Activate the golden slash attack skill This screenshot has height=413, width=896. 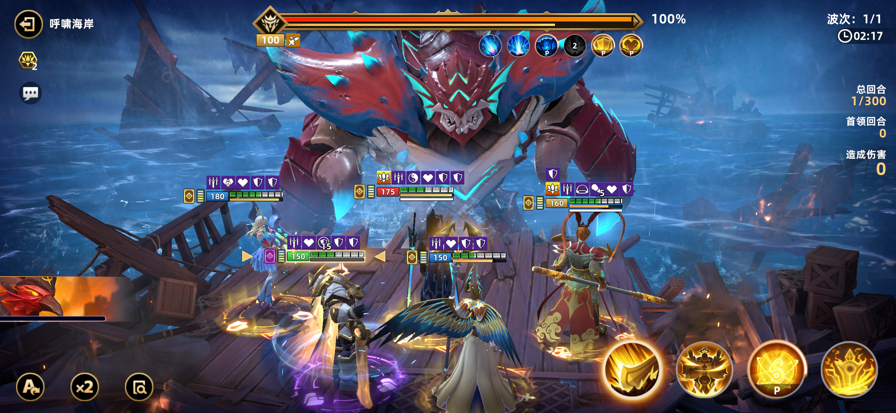point(632,370)
